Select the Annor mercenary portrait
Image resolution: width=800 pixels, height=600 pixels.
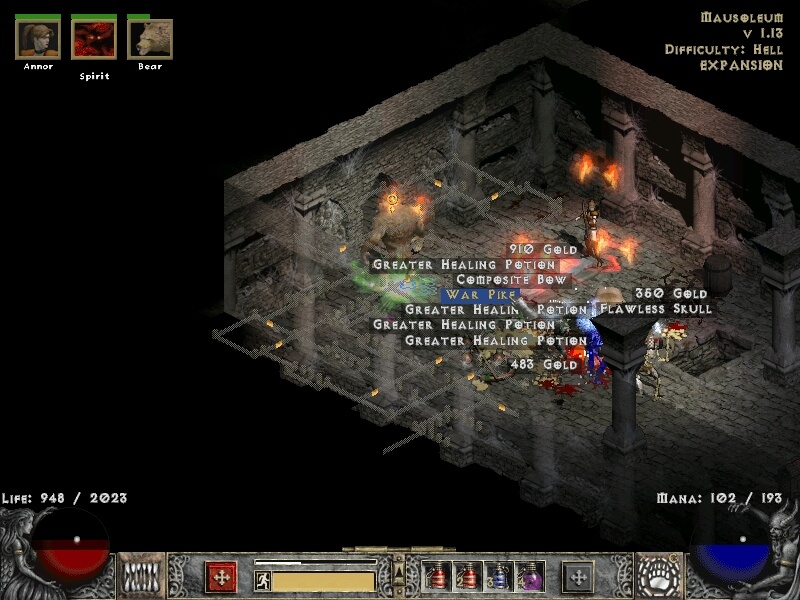[38, 39]
